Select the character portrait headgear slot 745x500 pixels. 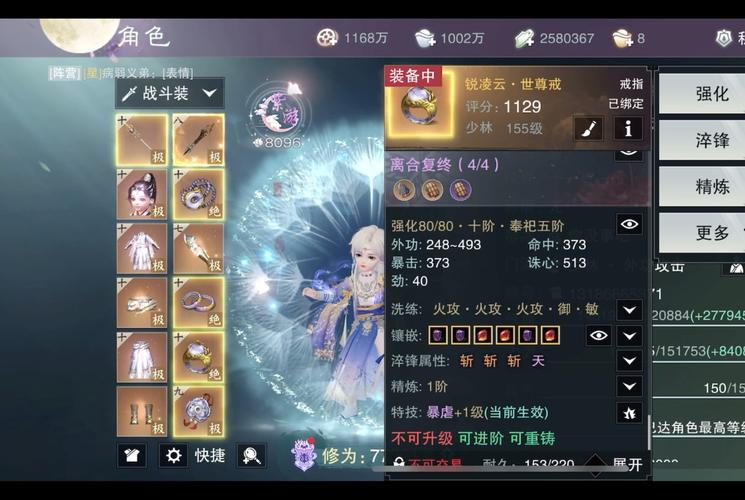[x=142, y=195]
